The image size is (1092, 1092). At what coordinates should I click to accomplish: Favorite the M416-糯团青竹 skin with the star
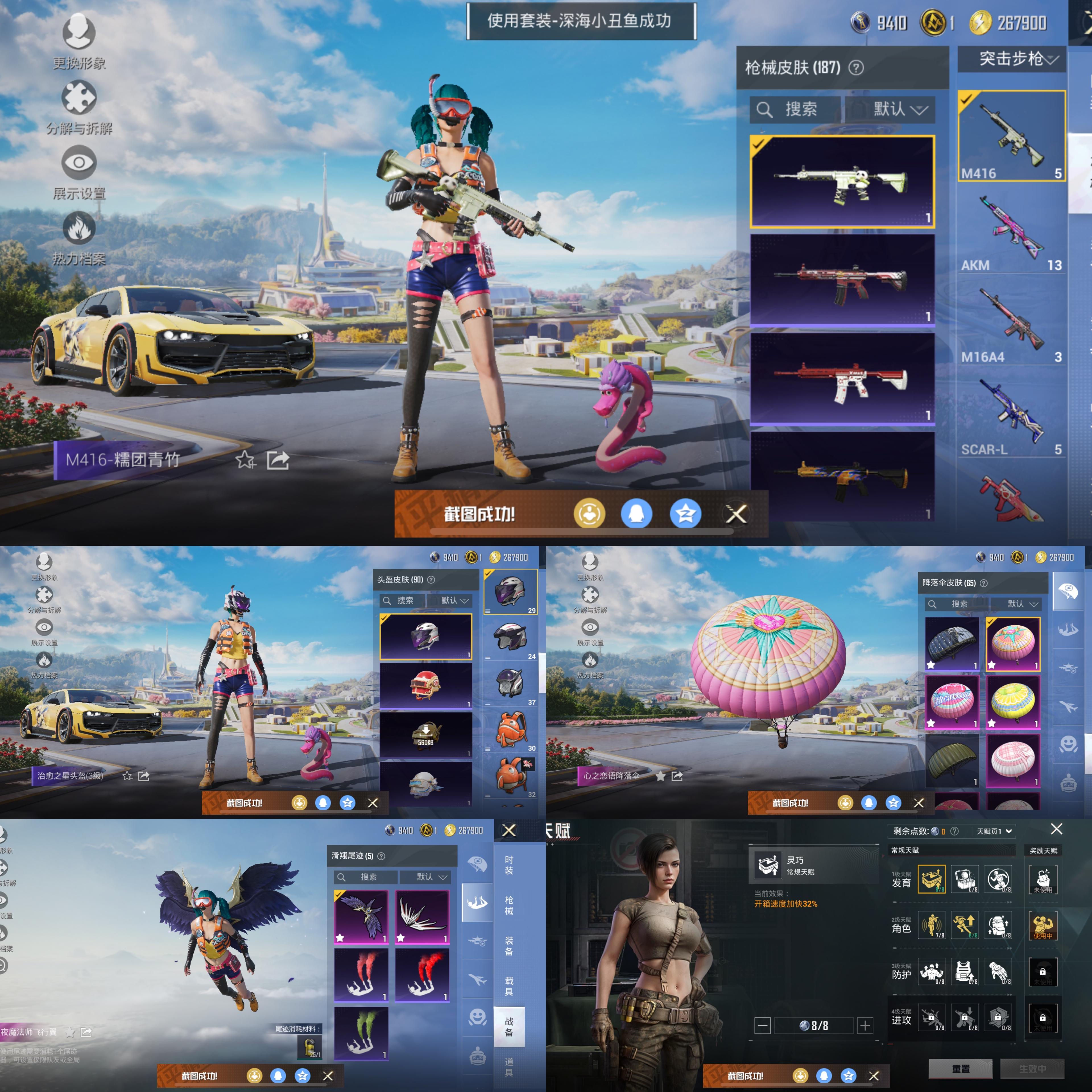pyautogui.click(x=245, y=460)
